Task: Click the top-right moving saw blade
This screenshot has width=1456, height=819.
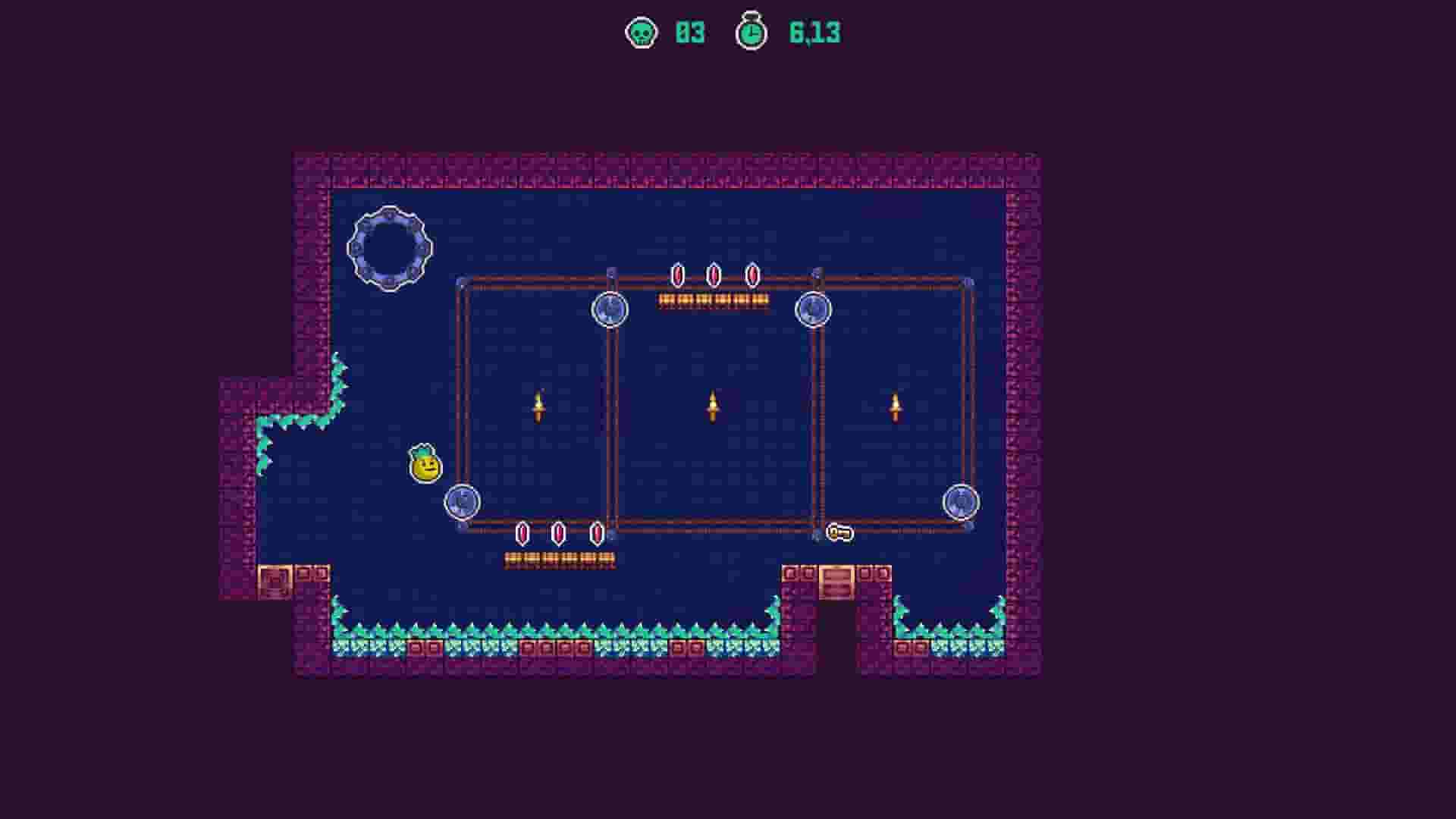Action: click(814, 308)
